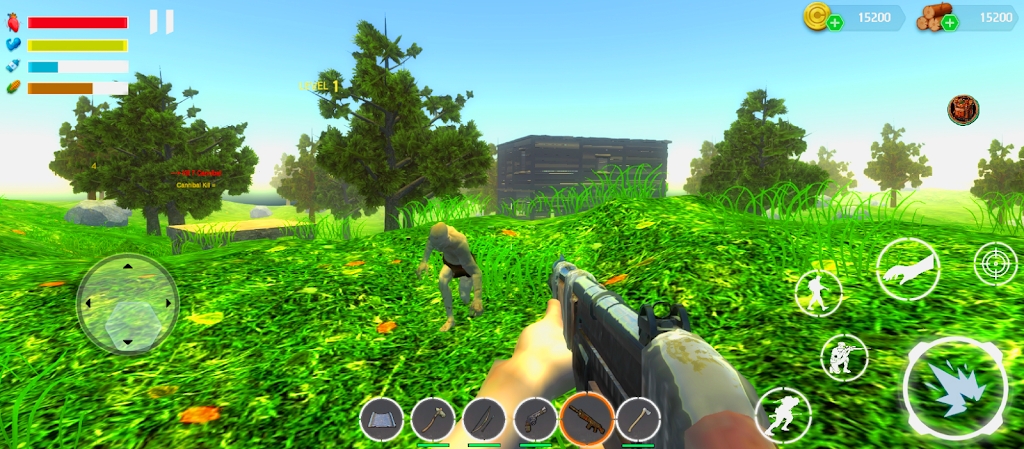1024x449 pixels.
Task: Toggle the crosshair aim button
Action: 995,263
